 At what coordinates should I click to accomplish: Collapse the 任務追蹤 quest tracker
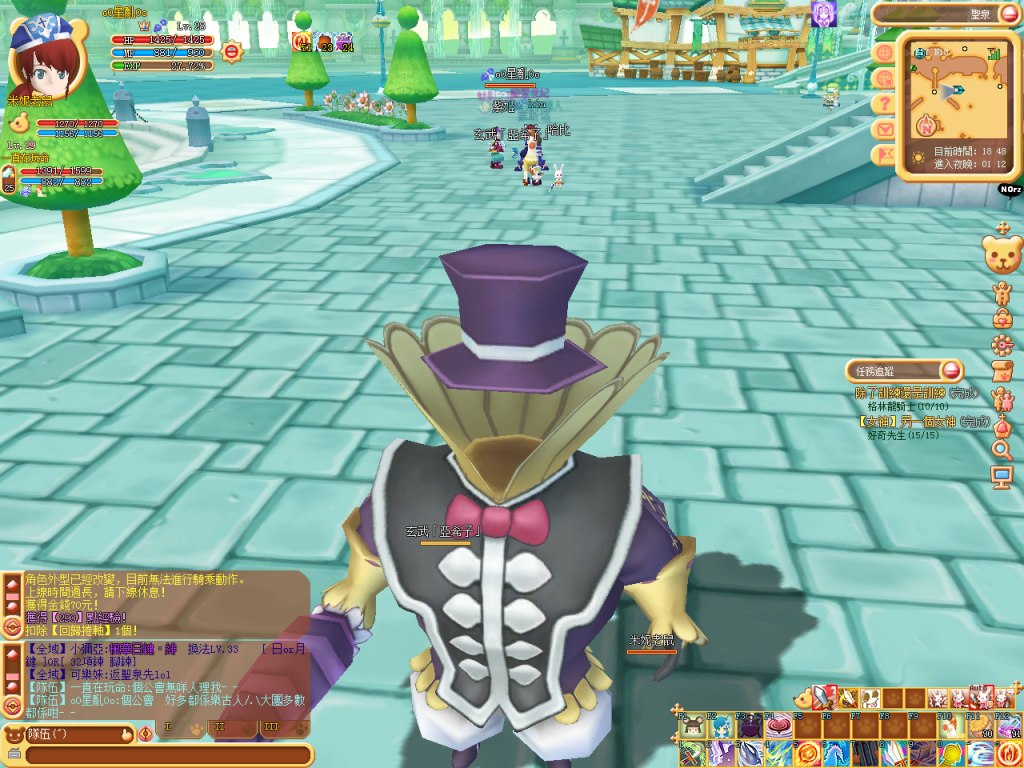950,370
